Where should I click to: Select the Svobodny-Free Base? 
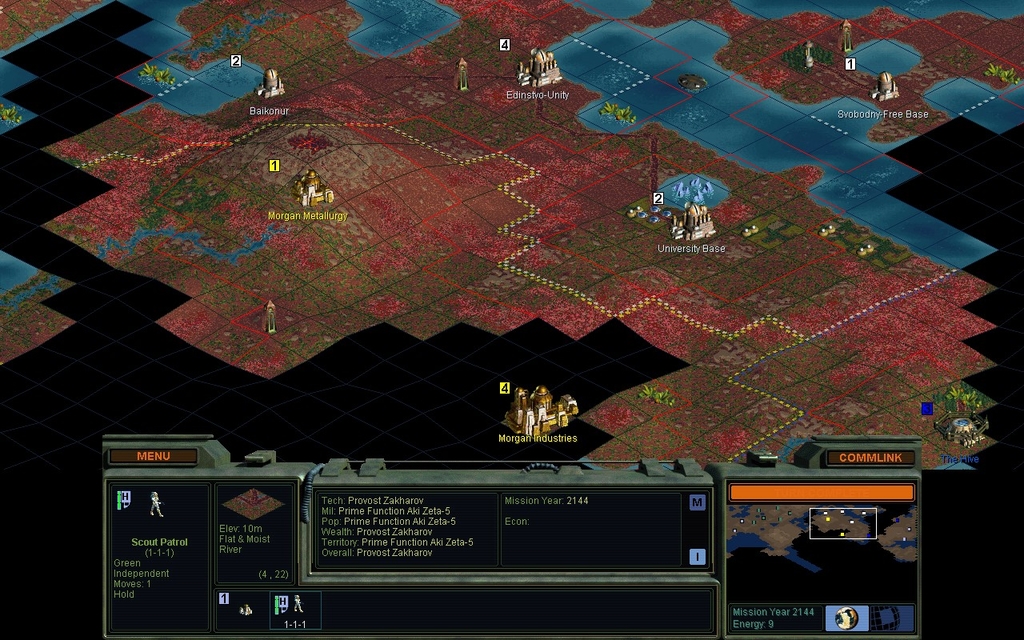coord(884,87)
